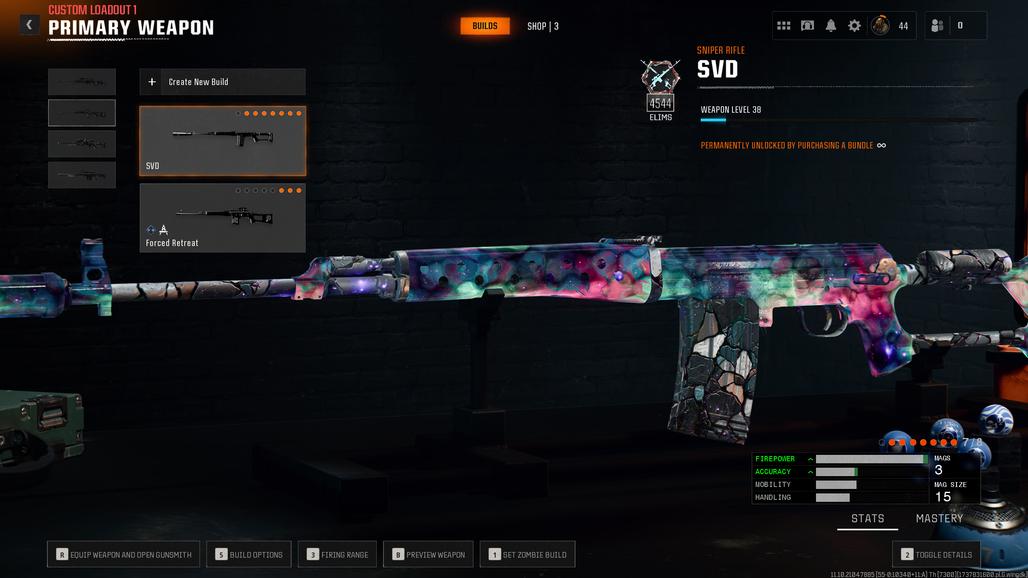Viewport: 1028px width, 578px height.
Task: Enter the Firing Range
Action: [337, 555]
